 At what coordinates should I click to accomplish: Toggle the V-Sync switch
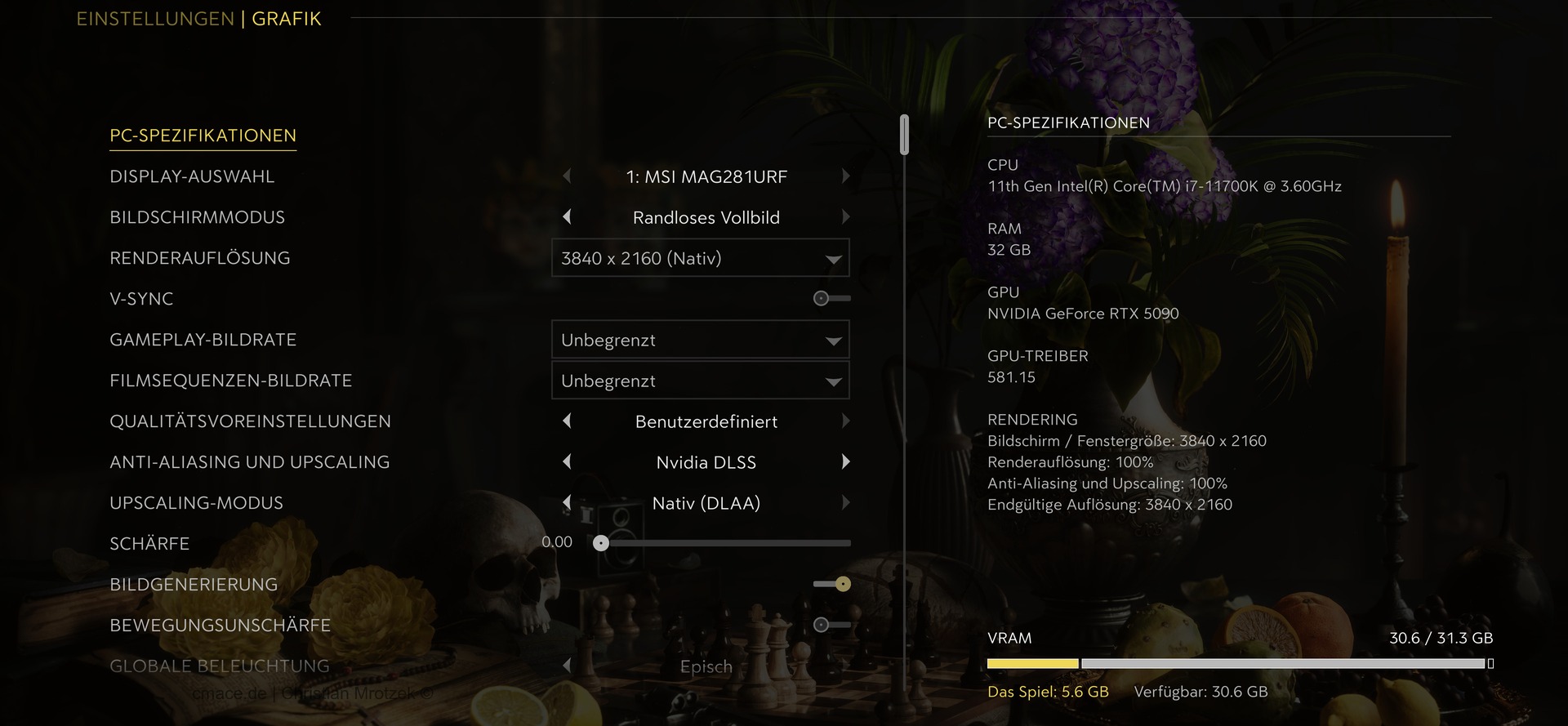coord(831,299)
